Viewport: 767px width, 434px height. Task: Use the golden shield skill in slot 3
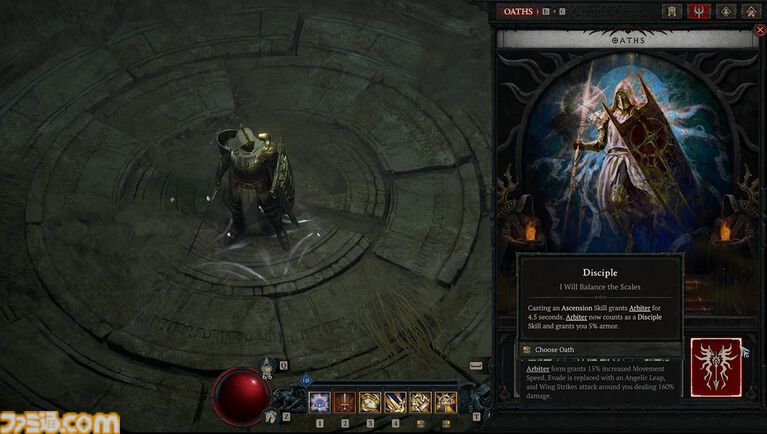point(370,402)
